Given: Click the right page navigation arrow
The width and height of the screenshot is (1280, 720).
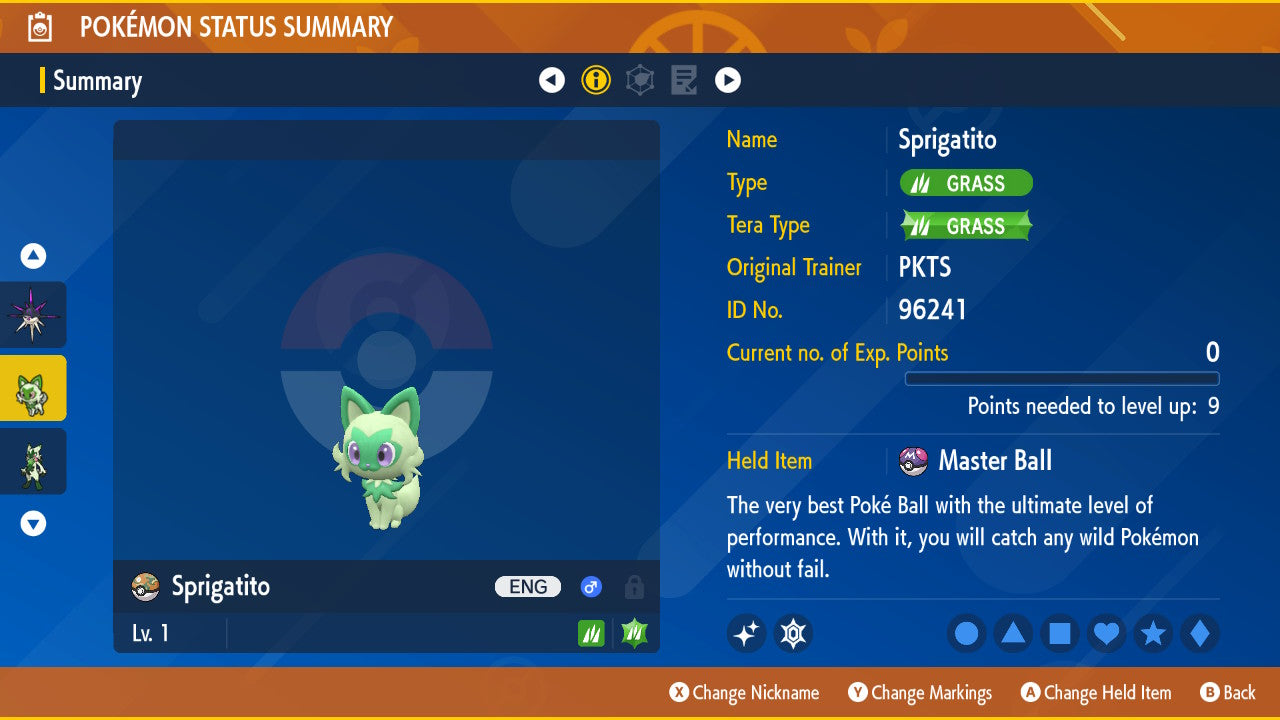Looking at the screenshot, I should [x=728, y=80].
